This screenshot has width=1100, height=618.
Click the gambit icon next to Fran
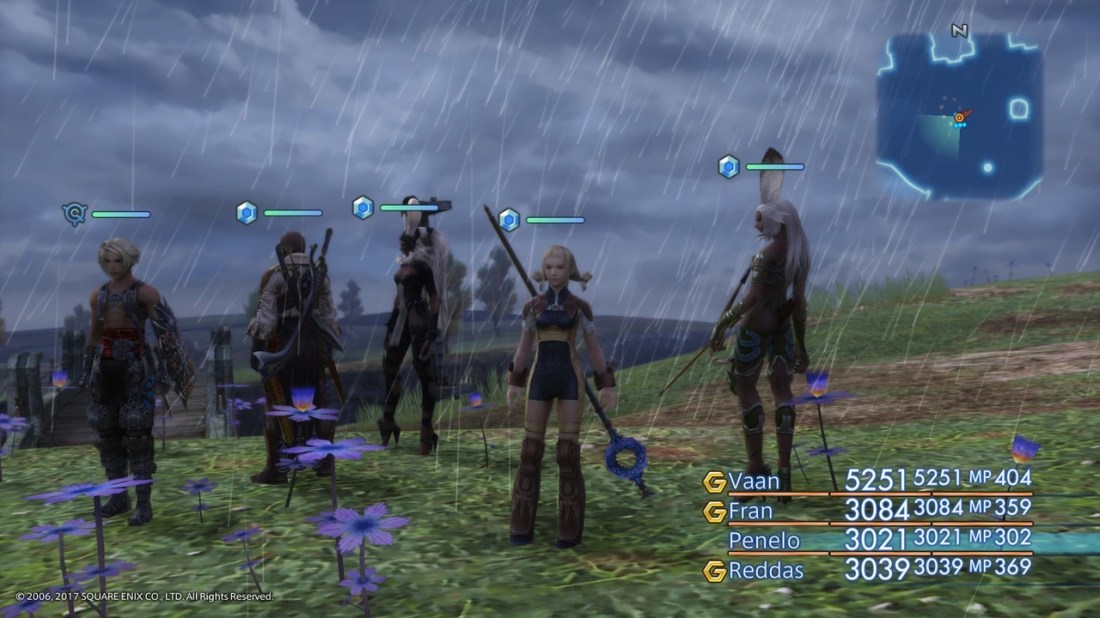pos(714,512)
